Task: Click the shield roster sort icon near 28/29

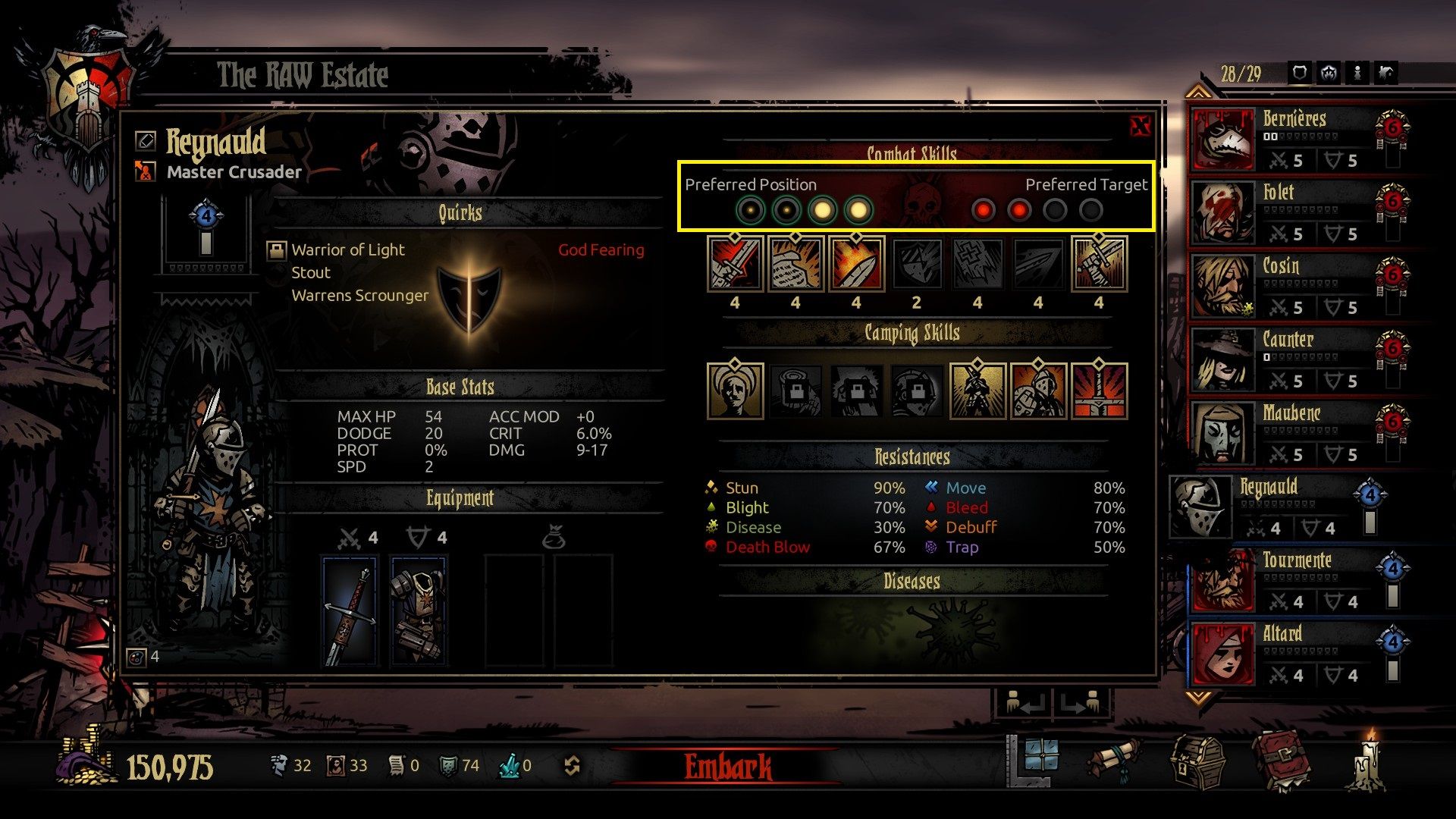Action: (1301, 74)
